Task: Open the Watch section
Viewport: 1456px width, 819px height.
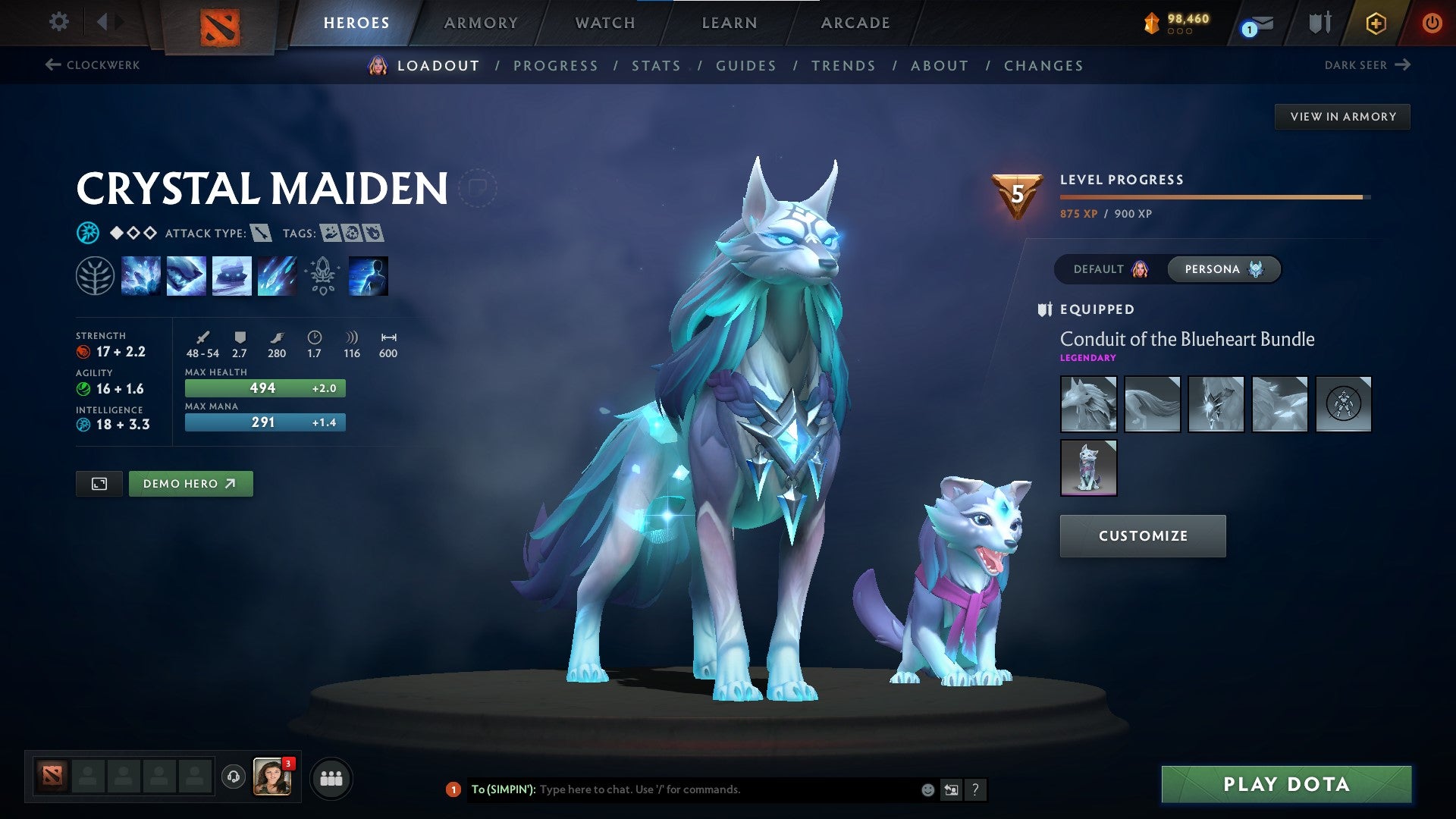Action: (x=606, y=23)
